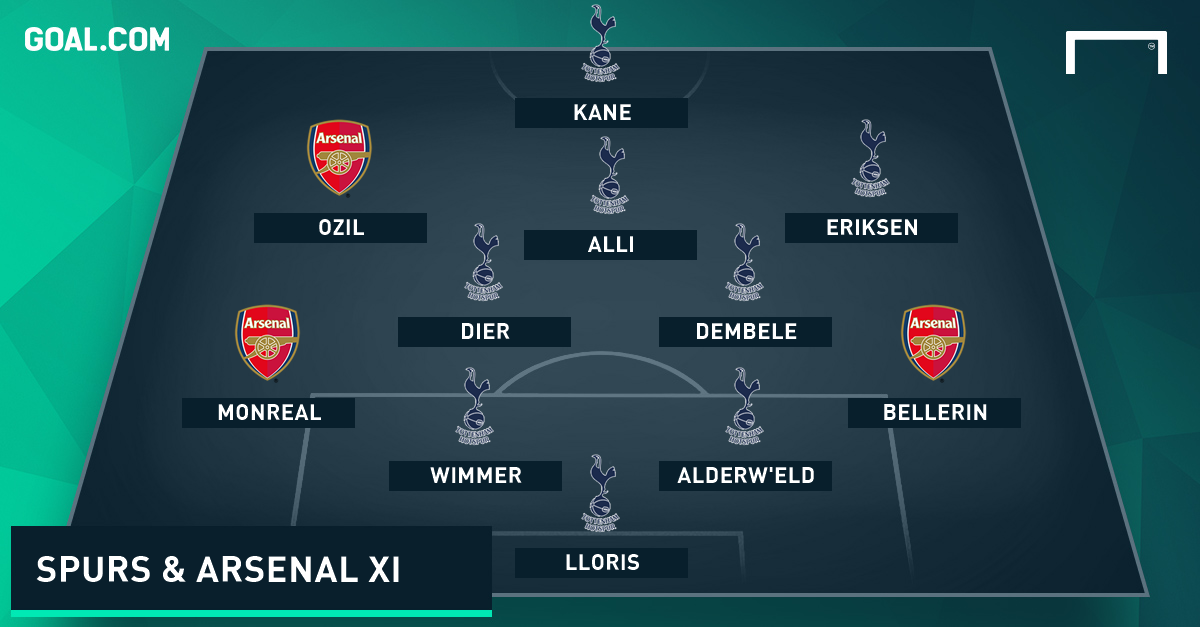Select the Wimmer defender label
Image resolution: width=1200 pixels, height=627 pixels.
pyautogui.click(x=475, y=476)
